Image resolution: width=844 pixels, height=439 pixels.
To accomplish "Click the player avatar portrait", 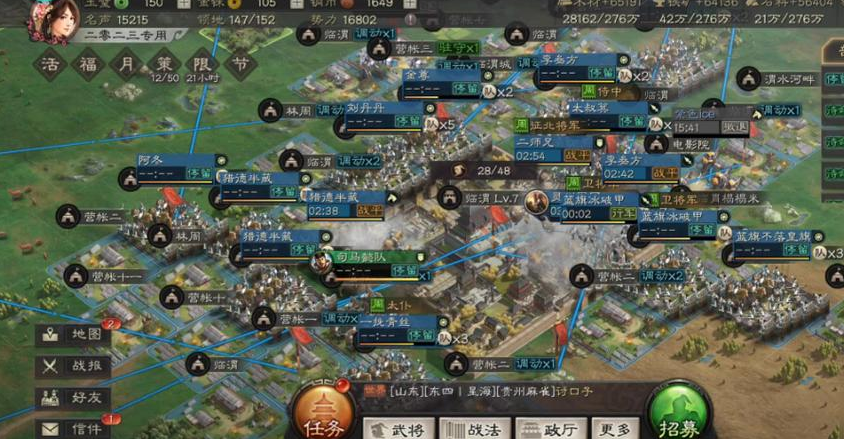I will (x=52, y=20).
